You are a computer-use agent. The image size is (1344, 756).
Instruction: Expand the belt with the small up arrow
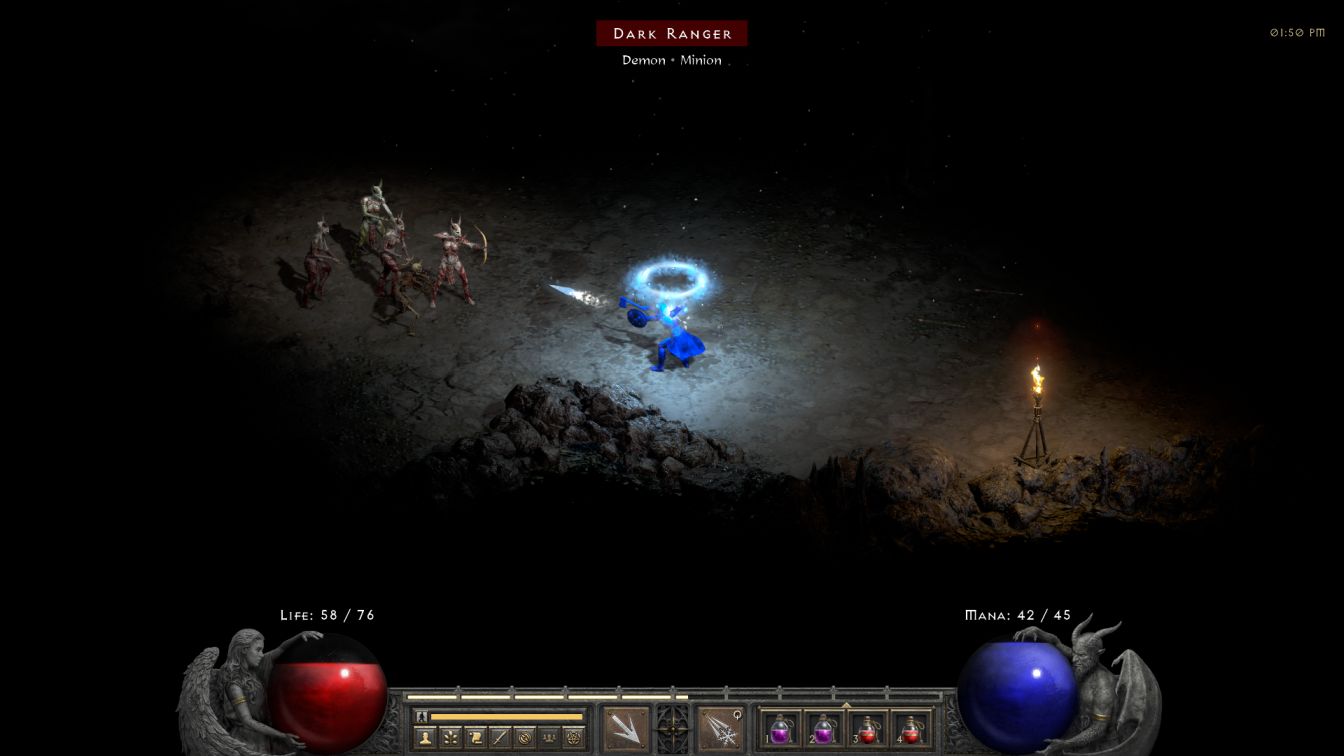[x=846, y=704]
